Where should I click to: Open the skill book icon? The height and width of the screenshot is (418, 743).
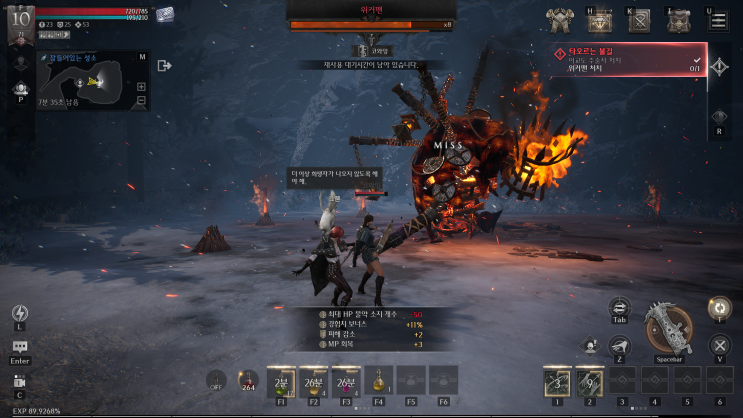coord(639,21)
